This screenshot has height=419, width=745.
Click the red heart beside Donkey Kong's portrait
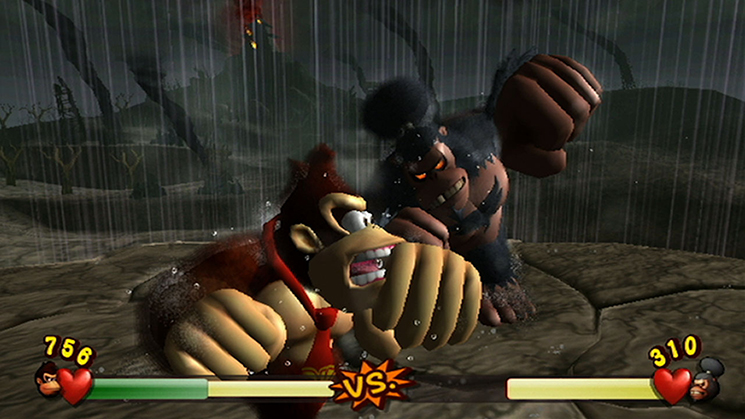pos(75,384)
